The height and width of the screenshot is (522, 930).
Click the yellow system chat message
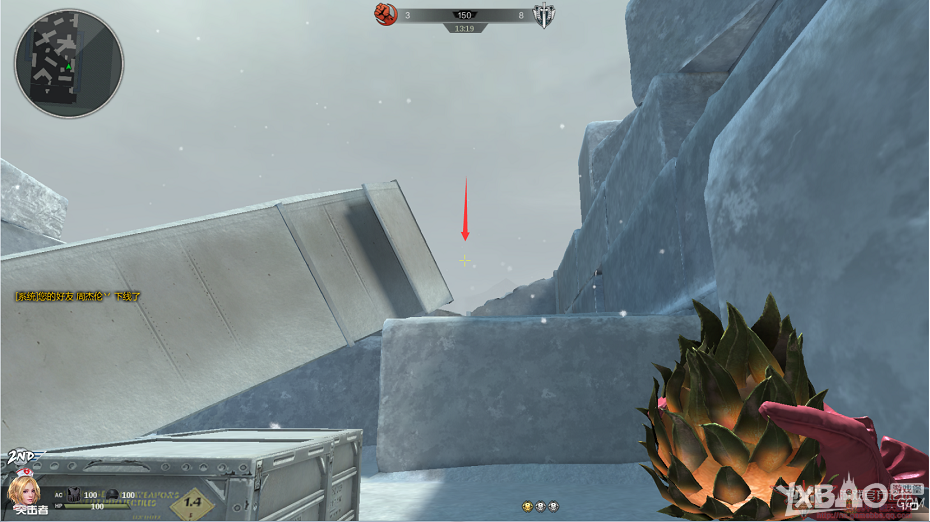[x=78, y=297]
